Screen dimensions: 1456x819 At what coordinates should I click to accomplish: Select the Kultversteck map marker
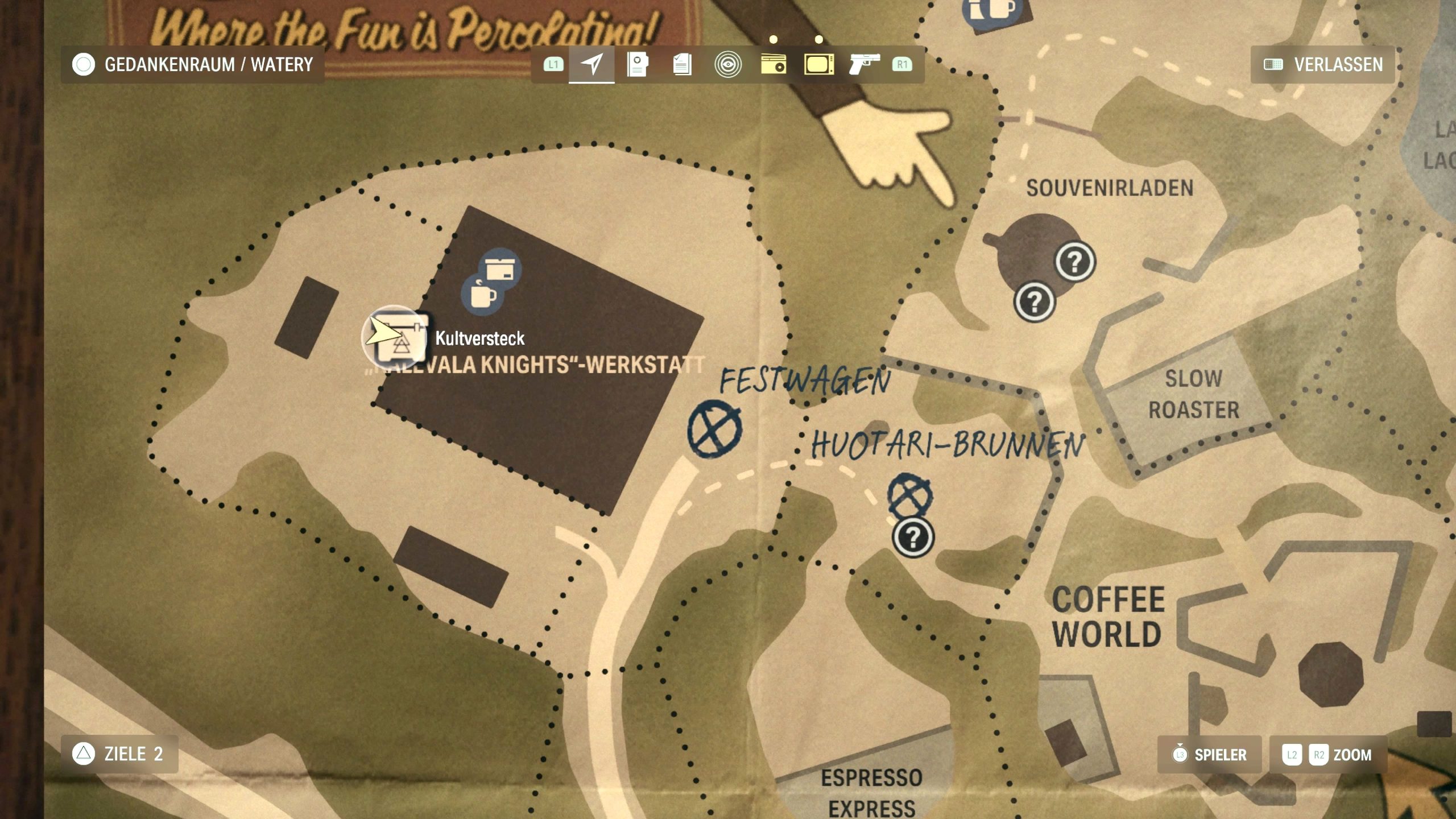pos(395,337)
